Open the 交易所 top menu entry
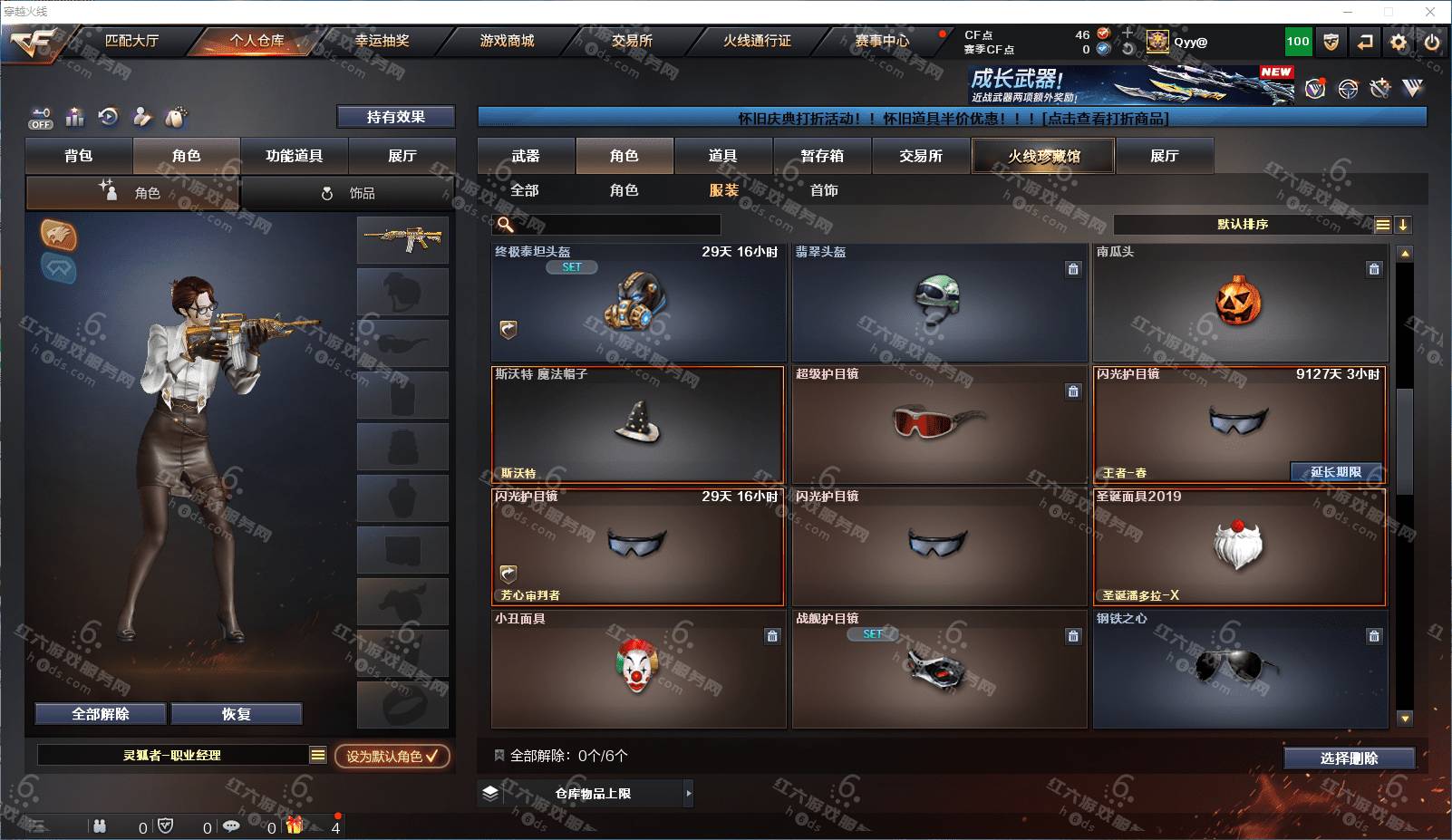The width and height of the screenshot is (1452, 840). (632, 41)
